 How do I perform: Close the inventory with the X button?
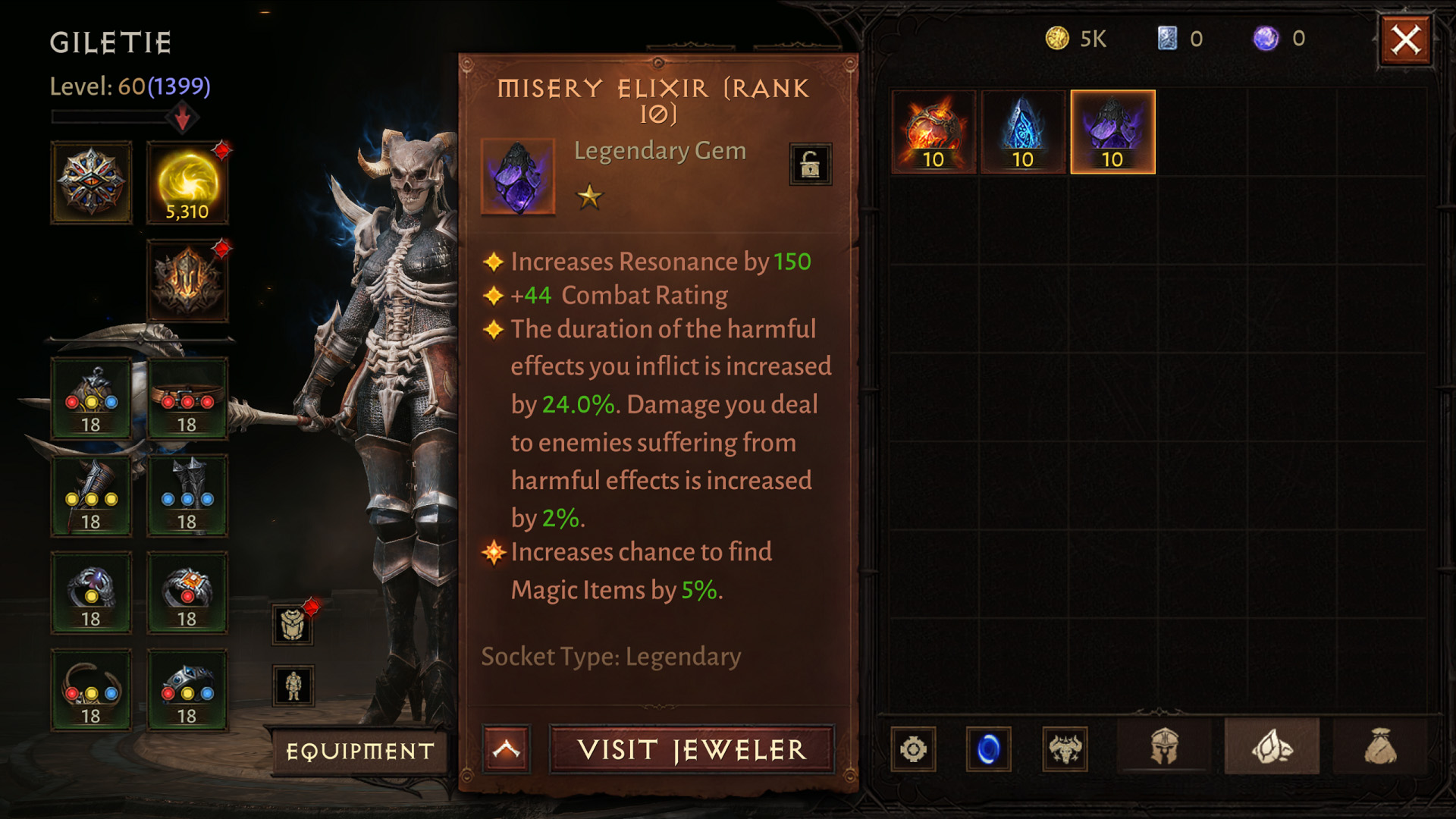[1405, 39]
